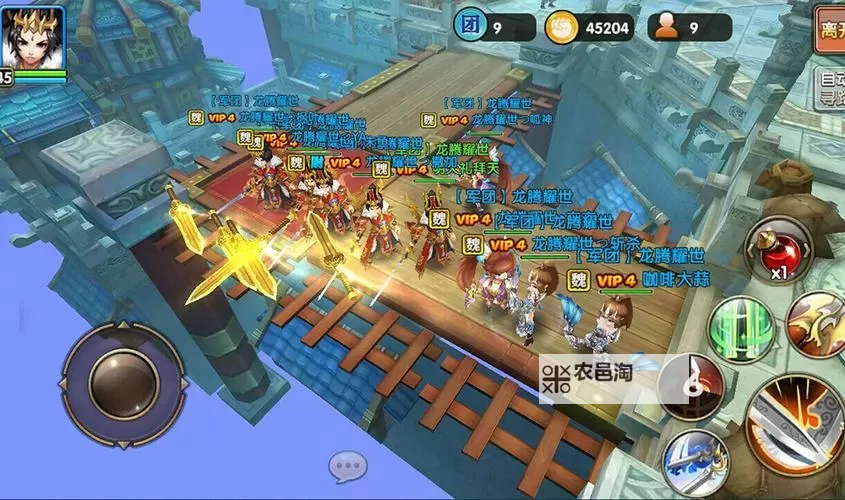
Task: Tap the player avatar portrait
Action: click(x=32, y=37)
